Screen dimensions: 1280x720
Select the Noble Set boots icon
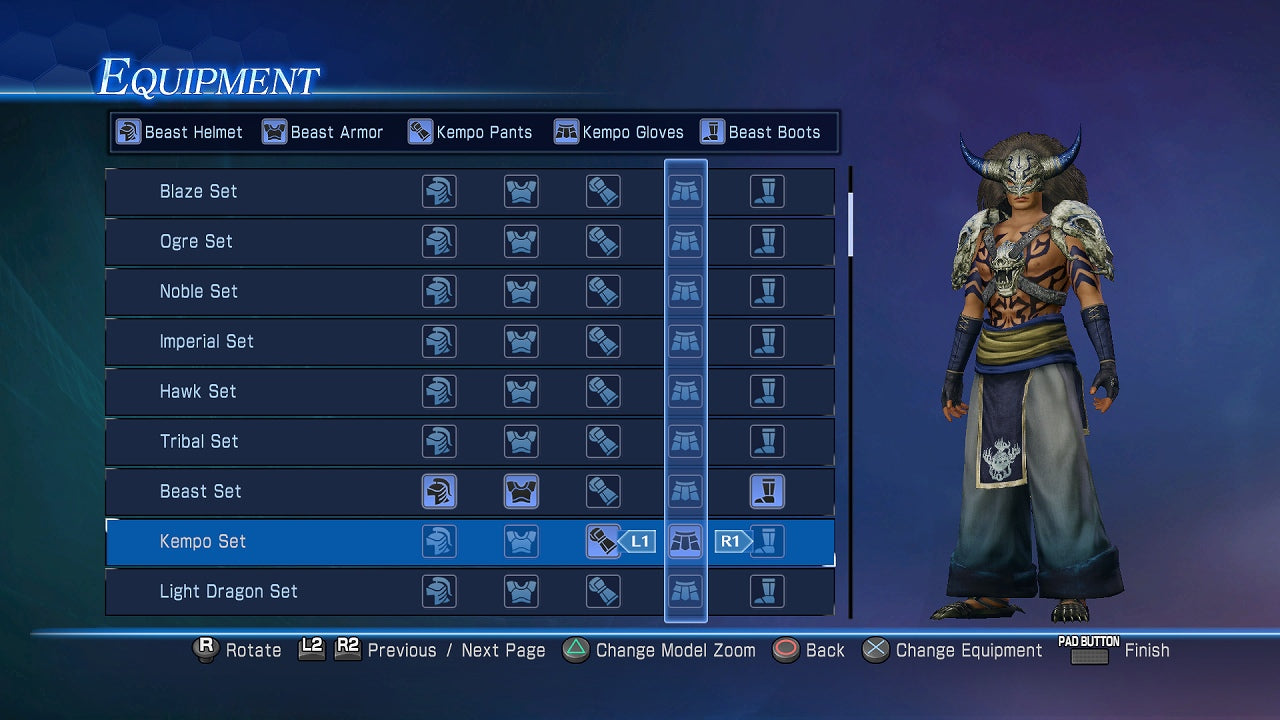pos(769,291)
